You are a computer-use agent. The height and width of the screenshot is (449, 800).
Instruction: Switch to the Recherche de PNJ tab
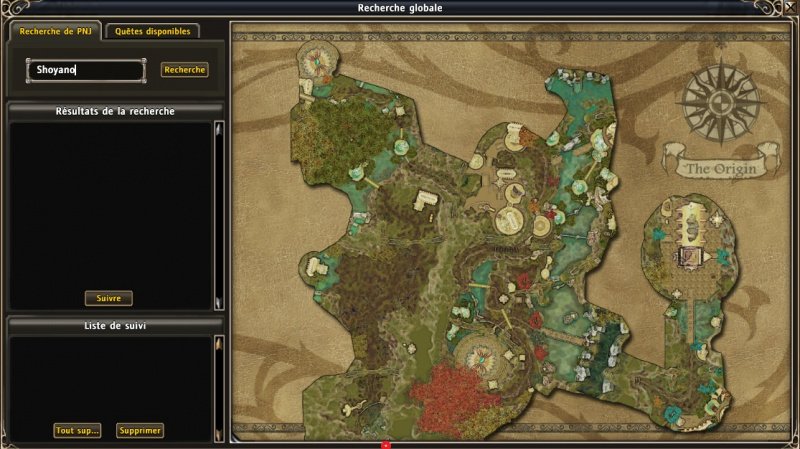point(54,31)
